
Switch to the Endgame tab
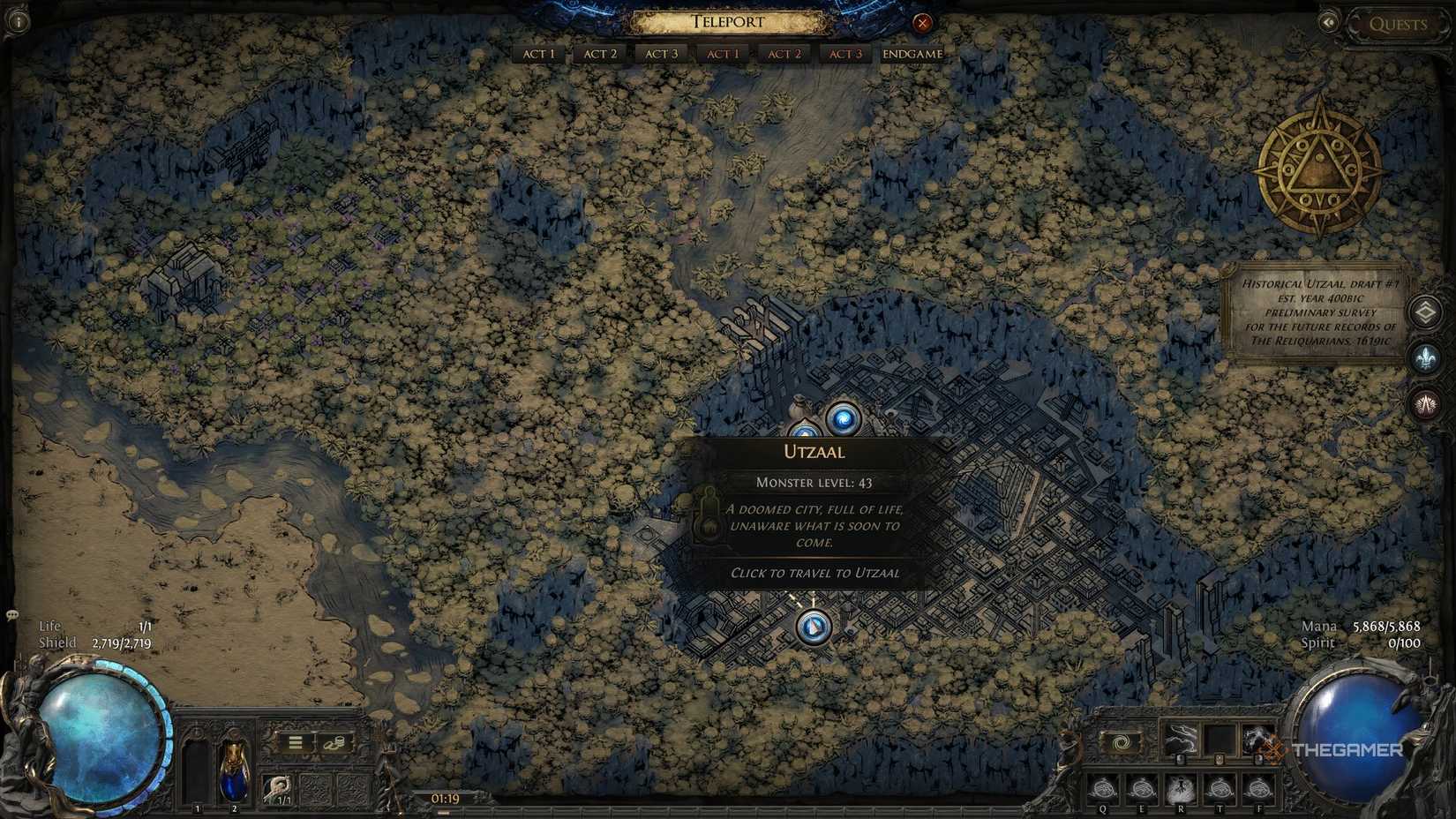point(912,54)
